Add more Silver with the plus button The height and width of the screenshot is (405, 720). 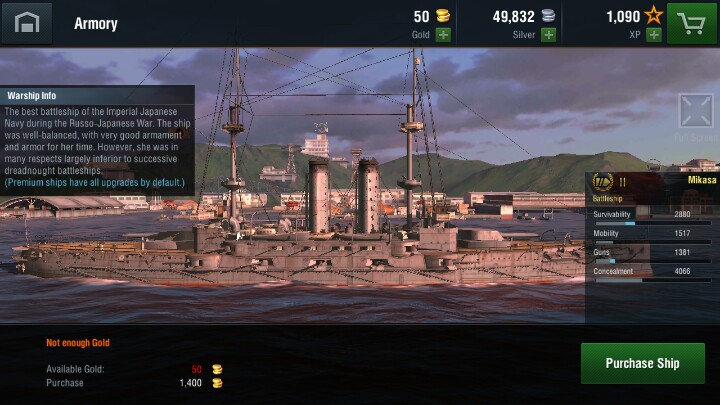[x=548, y=35]
